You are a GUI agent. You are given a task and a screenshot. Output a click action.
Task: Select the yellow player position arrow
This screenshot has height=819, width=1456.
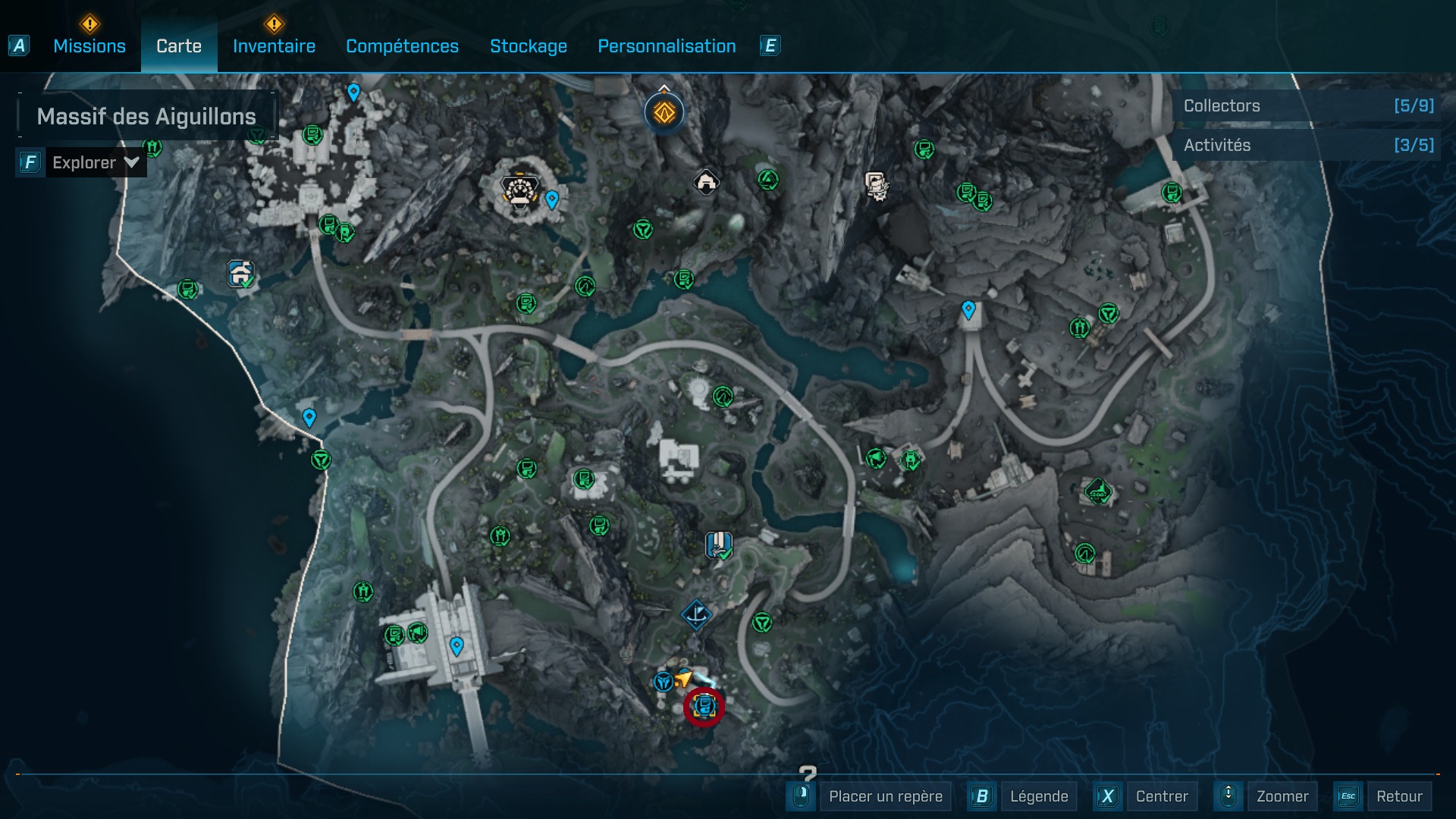point(683,679)
